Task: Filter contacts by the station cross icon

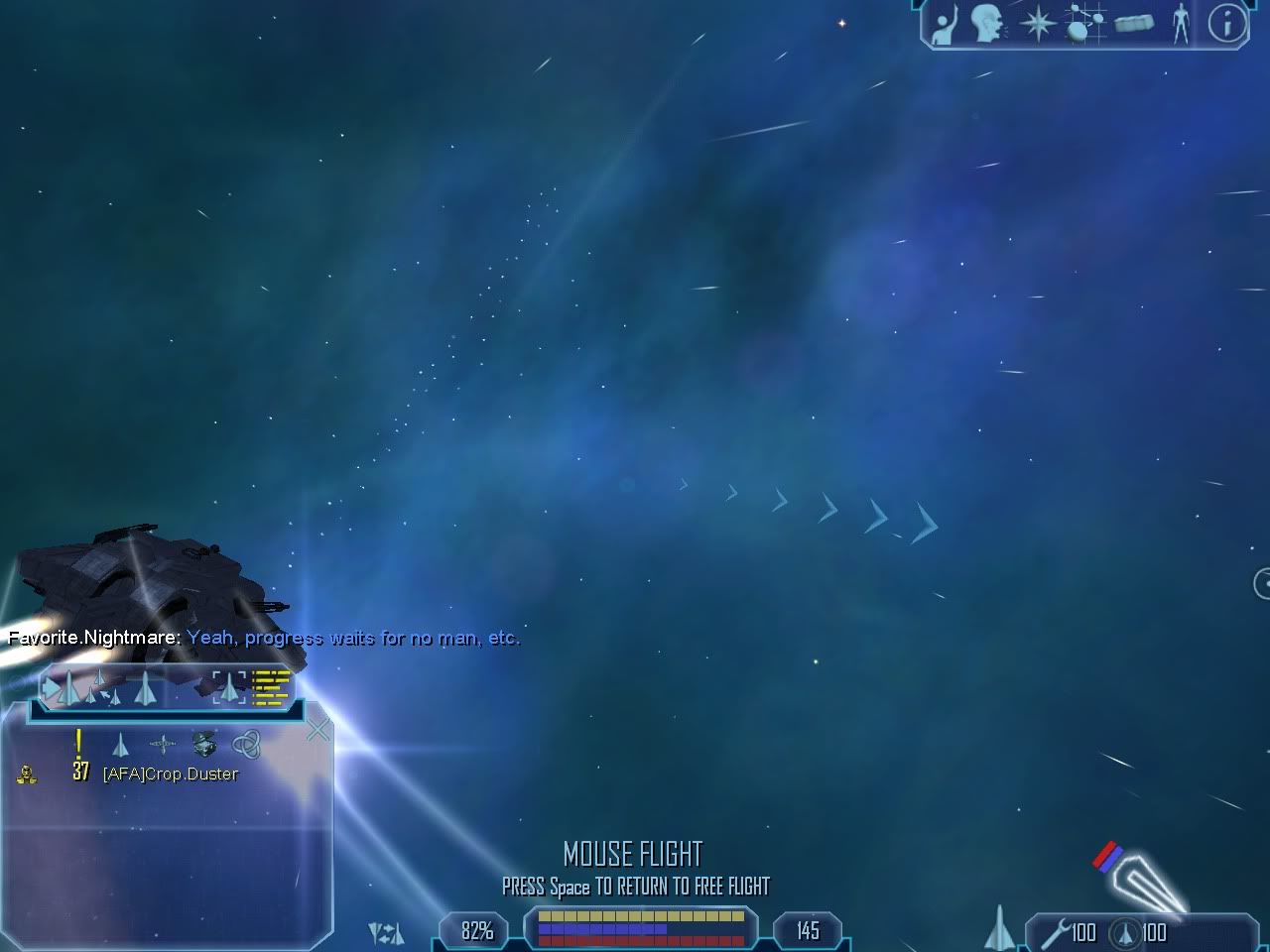Action: click(x=162, y=744)
